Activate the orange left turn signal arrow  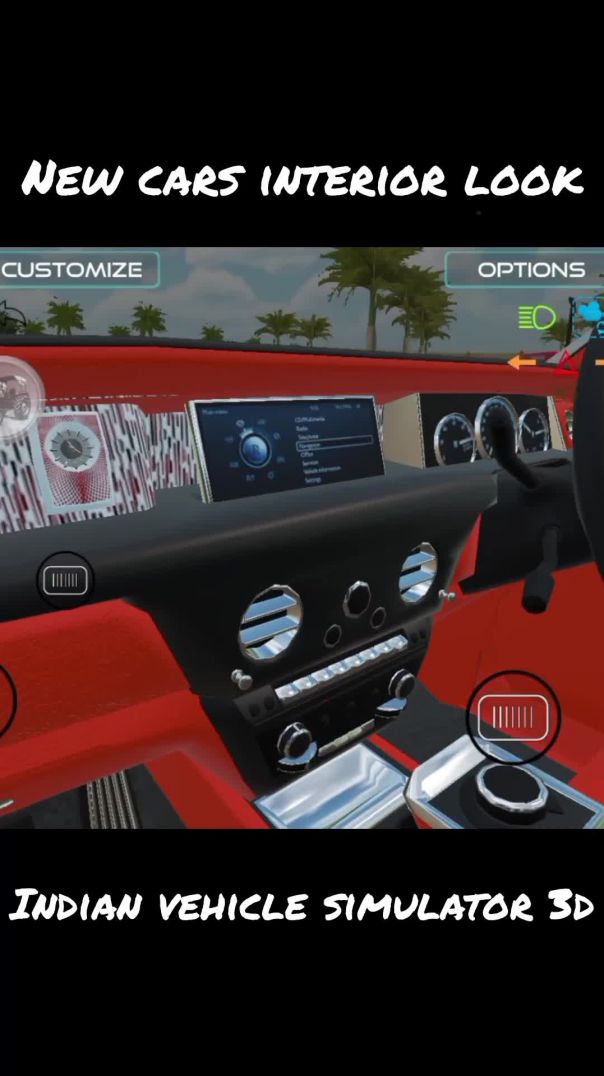pyautogui.click(x=522, y=361)
